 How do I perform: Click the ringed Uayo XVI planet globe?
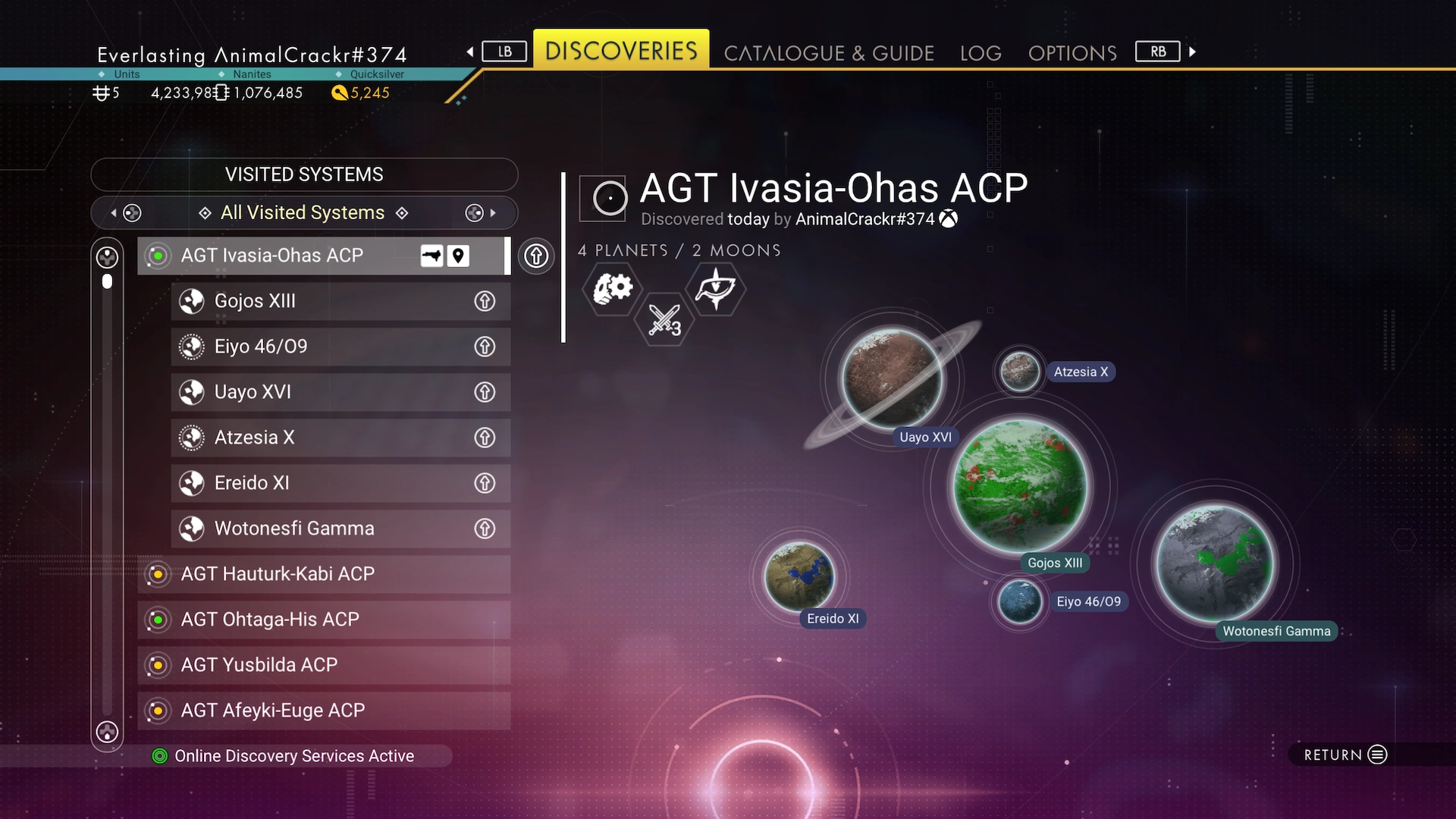(892, 378)
